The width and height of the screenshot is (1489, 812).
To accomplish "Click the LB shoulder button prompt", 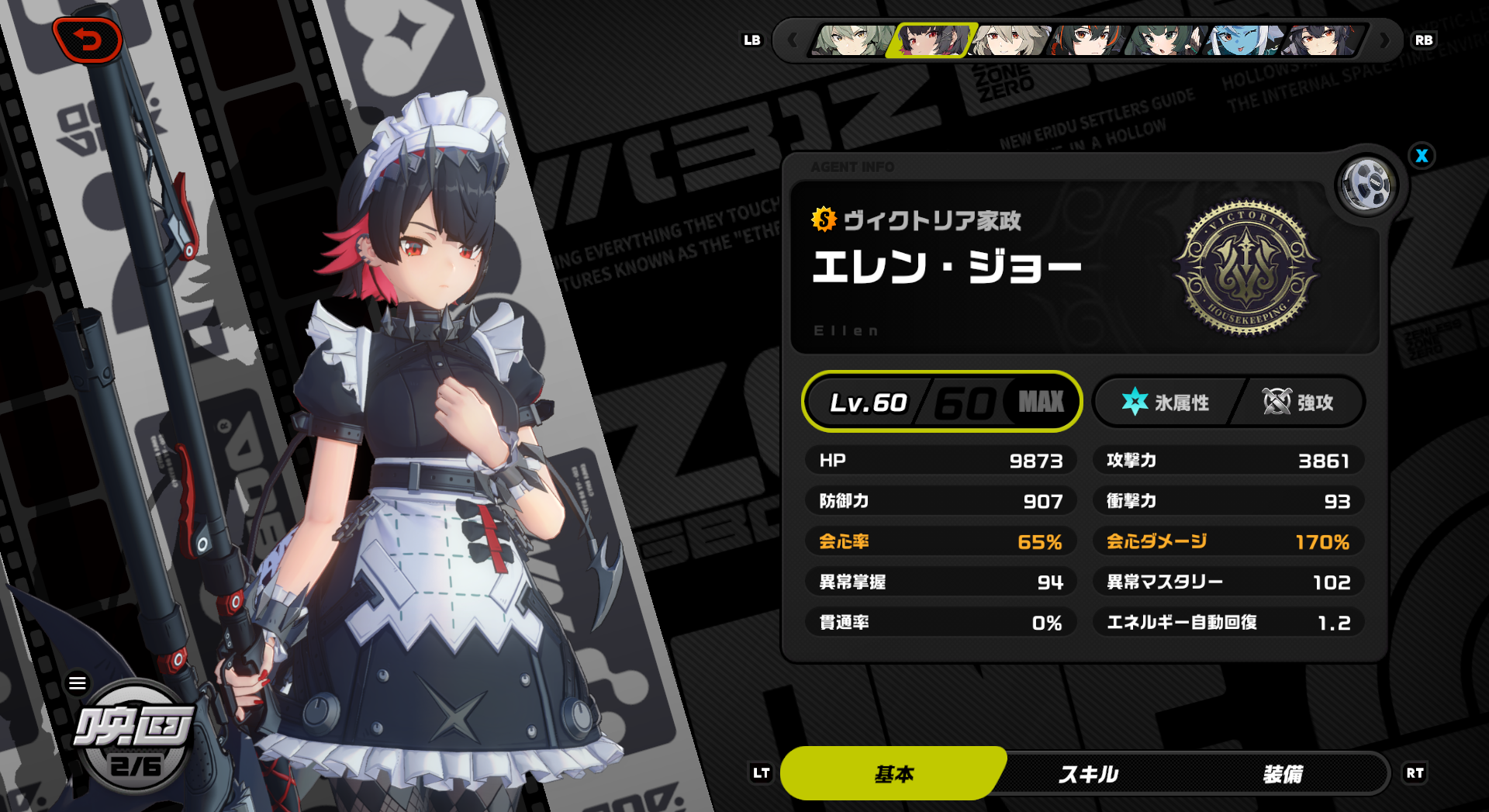I will tap(751, 40).
